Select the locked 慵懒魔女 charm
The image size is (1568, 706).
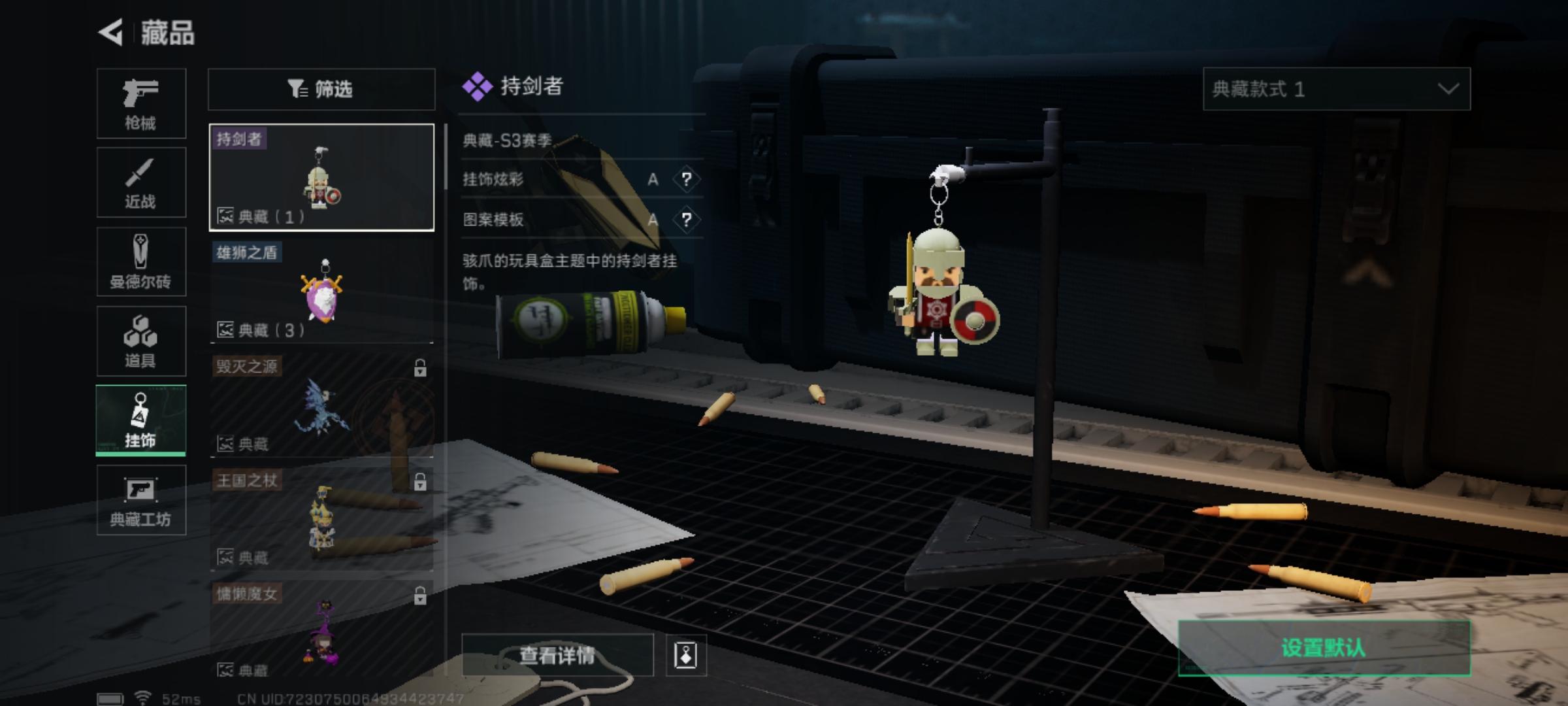click(x=321, y=631)
